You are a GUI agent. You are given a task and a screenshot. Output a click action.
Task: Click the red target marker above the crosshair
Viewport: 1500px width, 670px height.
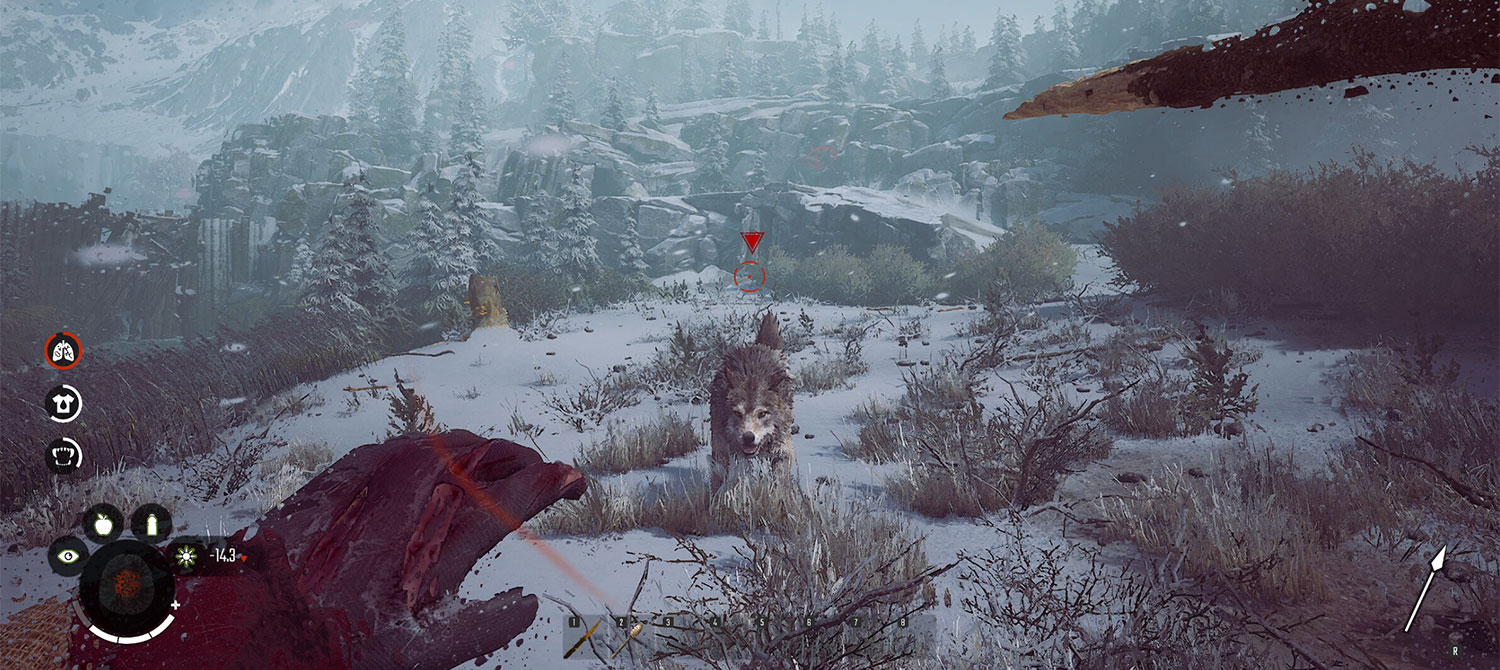[x=751, y=242]
